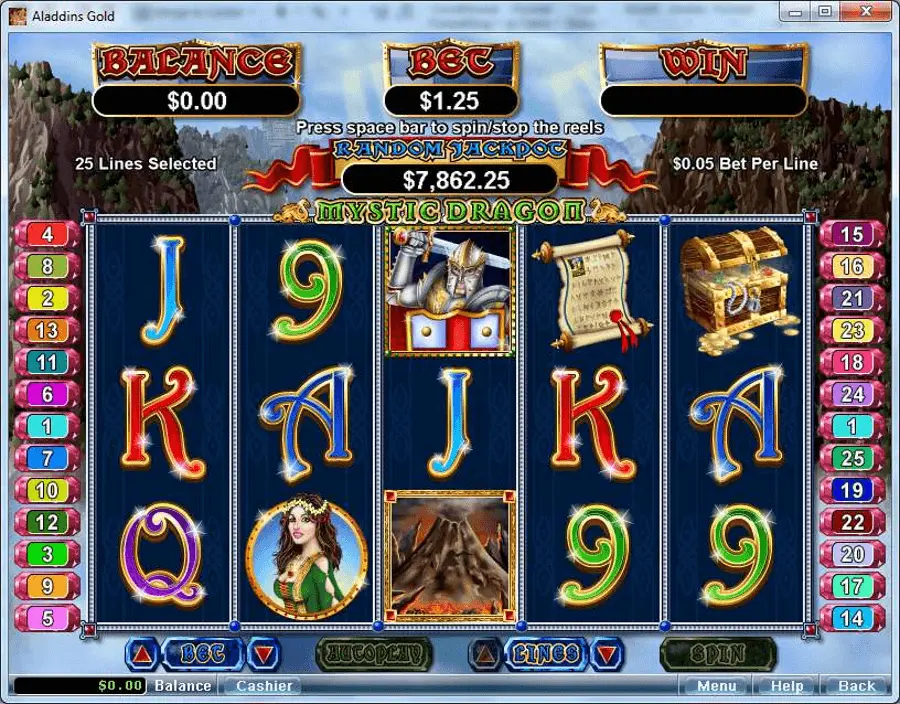Close the Aladdins Gold window
900x704 pixels.
(866, 12)
